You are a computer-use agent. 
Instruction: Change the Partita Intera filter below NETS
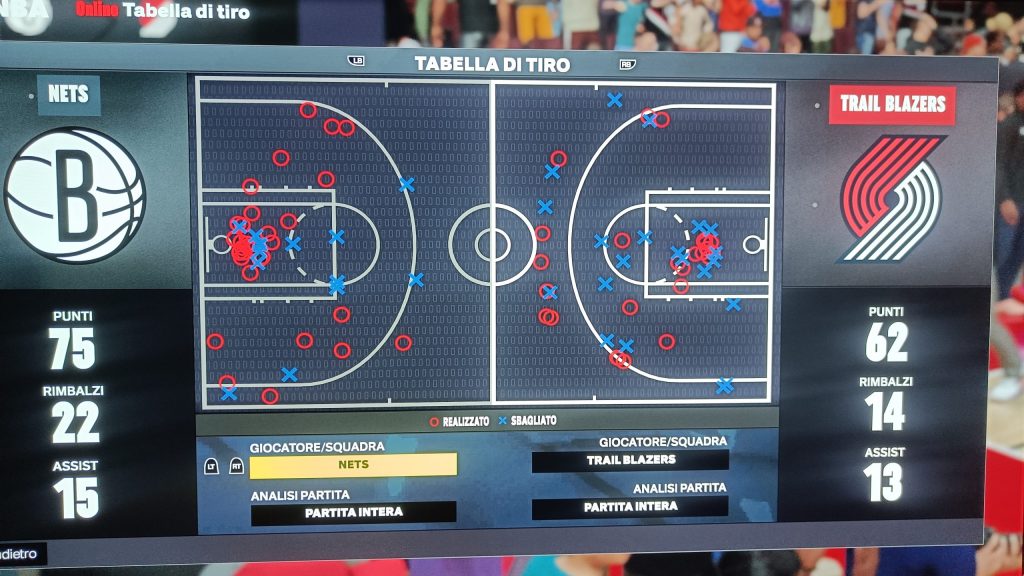click(353, 513)
